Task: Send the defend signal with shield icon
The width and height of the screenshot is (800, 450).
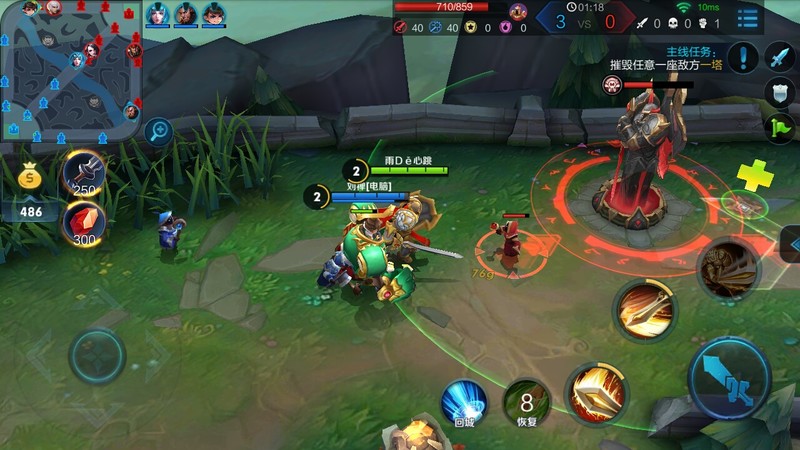Action: pos(780,92)
